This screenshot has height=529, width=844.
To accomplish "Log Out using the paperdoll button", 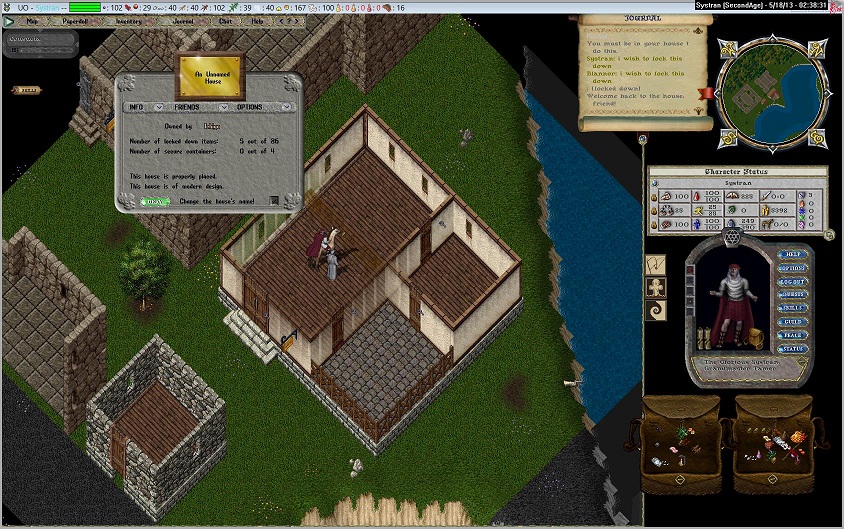I will click(792, 282).
